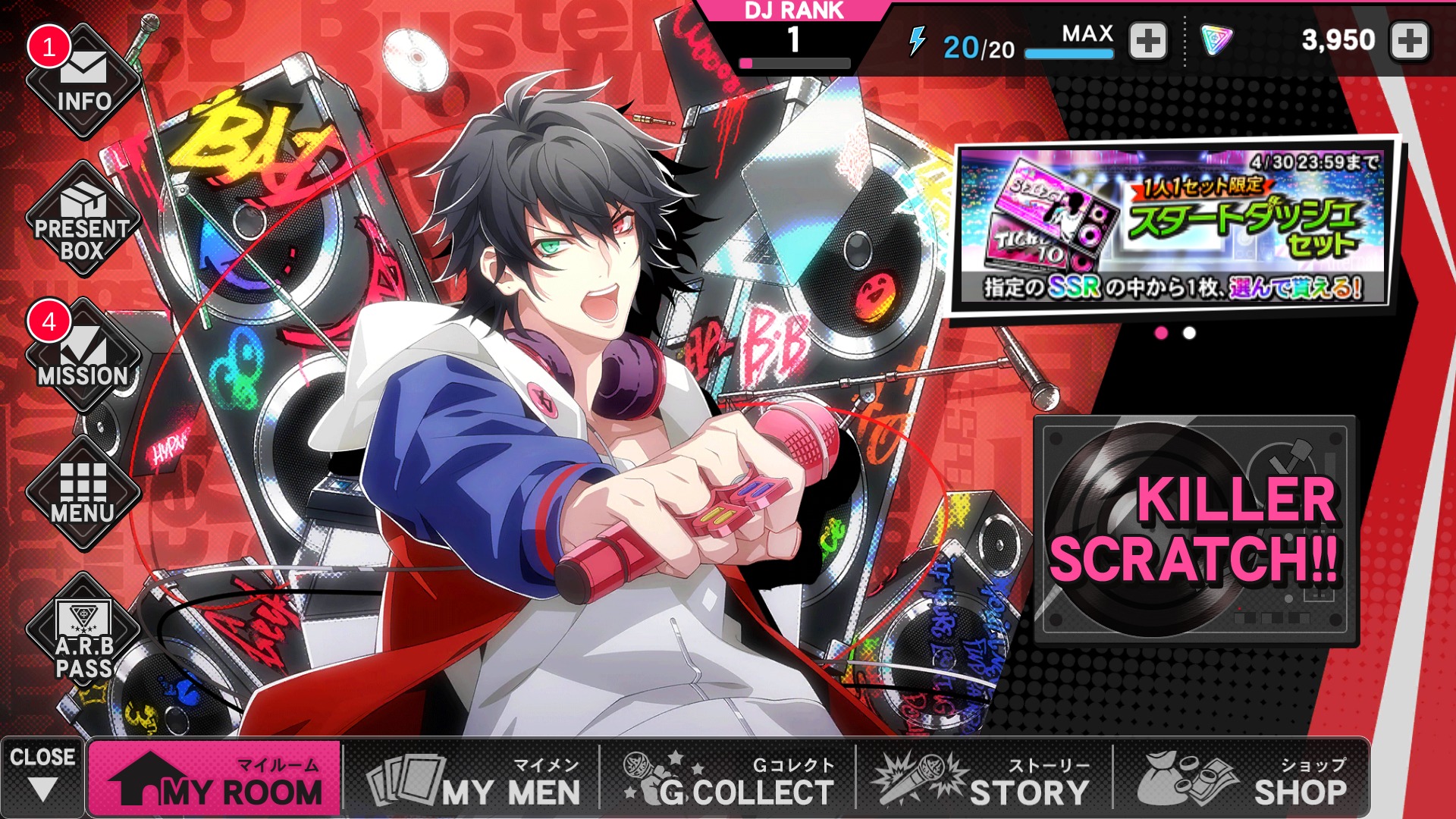Visit the SHOP tab
1456x819 pixels.
click(x=1242, y=779)
